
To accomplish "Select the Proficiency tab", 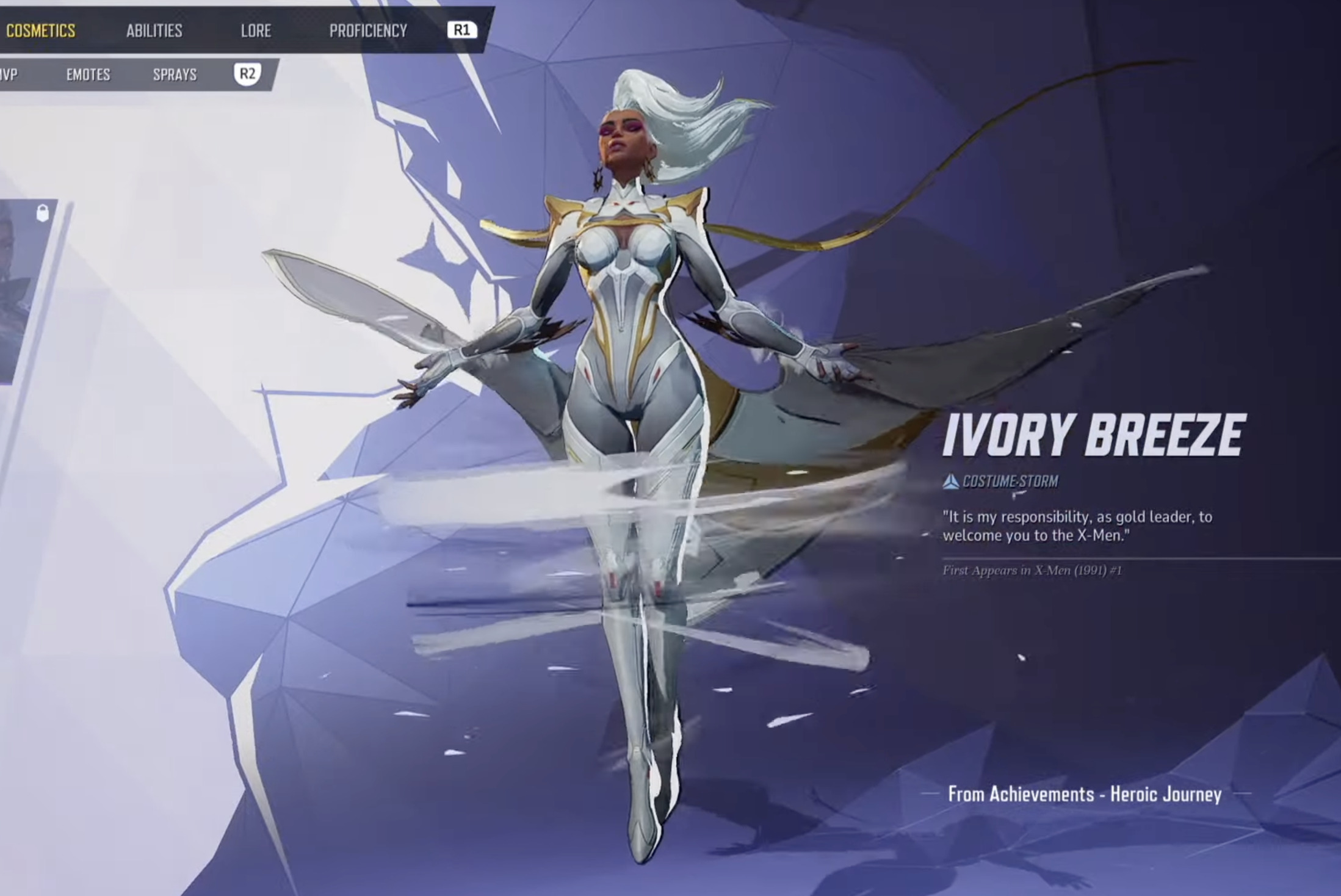I will pyautogui.click(x=368, y=31).
